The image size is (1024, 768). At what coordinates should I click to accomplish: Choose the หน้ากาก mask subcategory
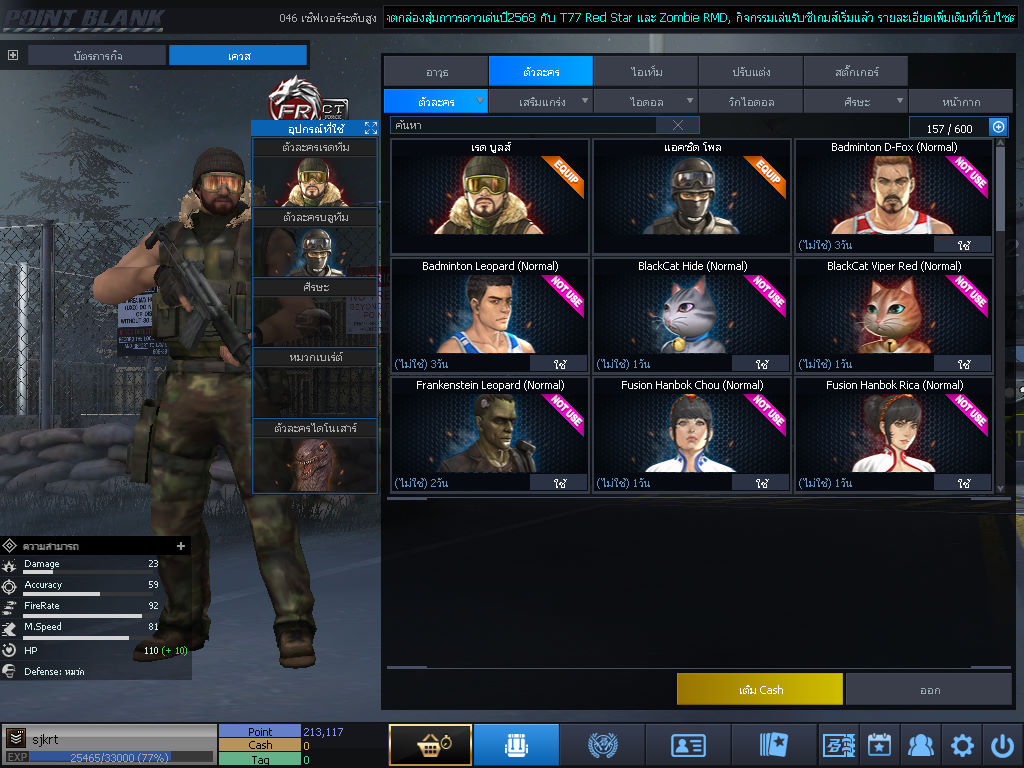point(960,102)
